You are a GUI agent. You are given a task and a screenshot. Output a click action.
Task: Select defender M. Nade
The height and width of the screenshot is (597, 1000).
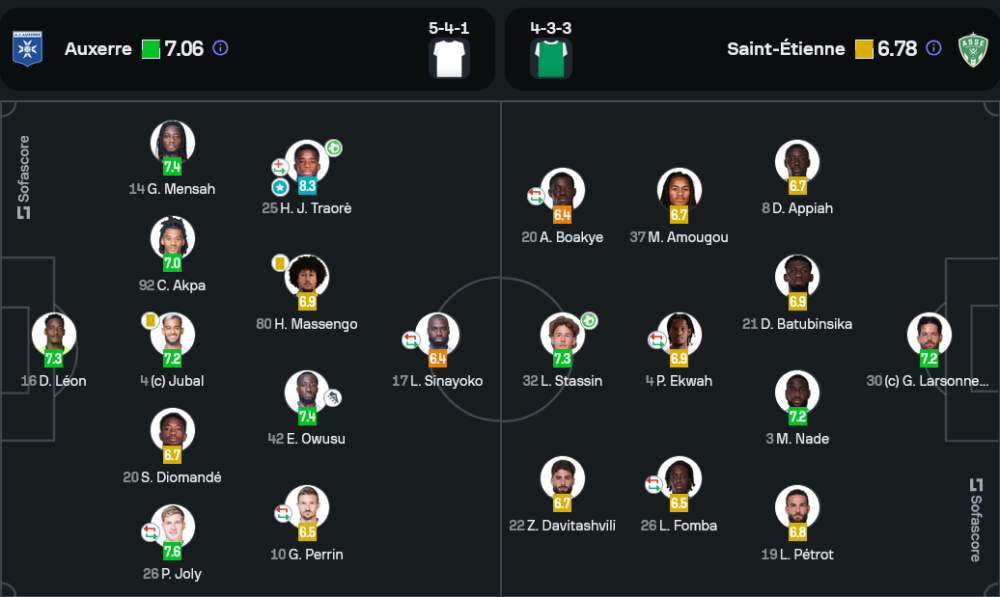click(797, 394)
